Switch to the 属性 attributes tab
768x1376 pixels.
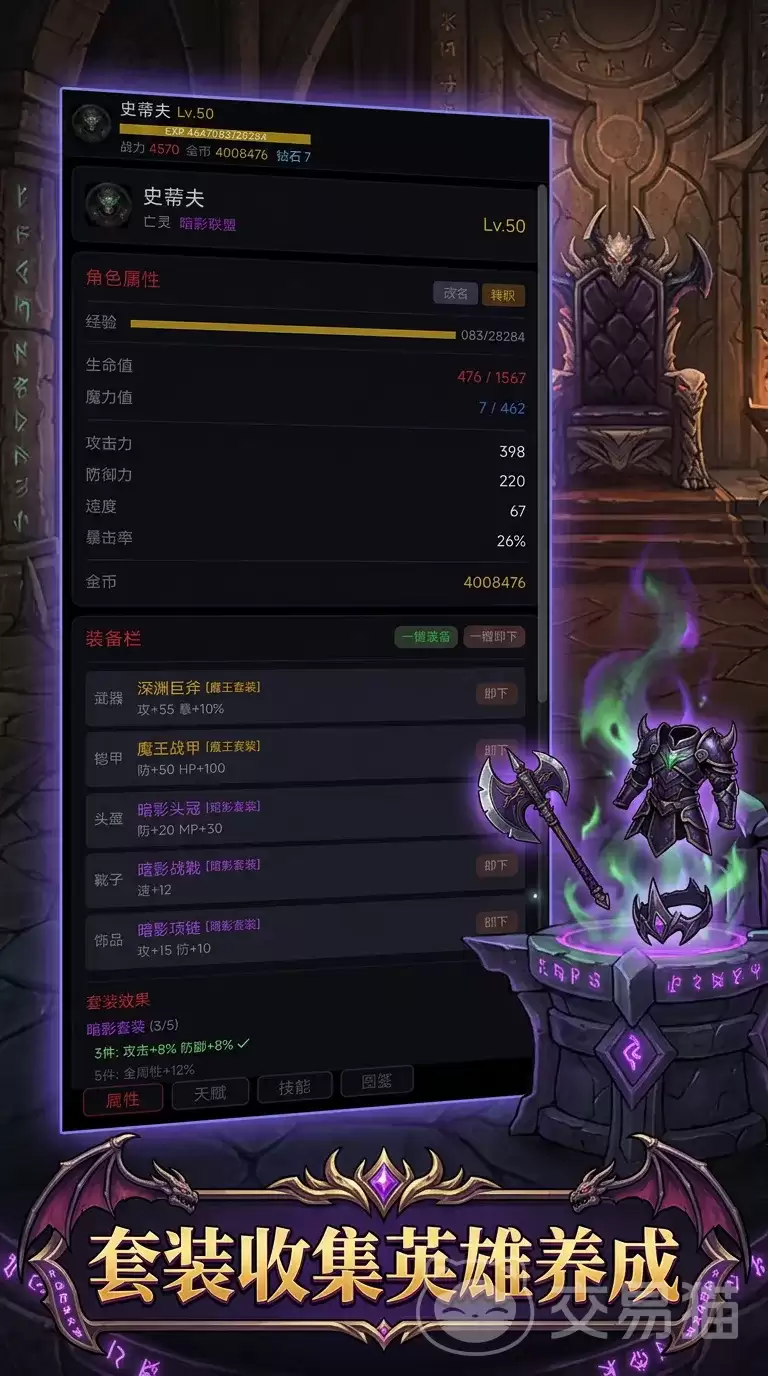coord(123,1099)
